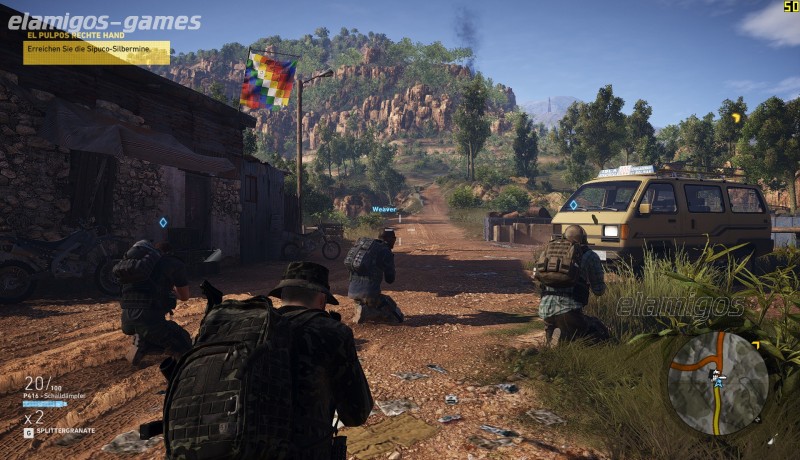
Task: Click the Weaver teammate name marker
Action: coord(384,209)
